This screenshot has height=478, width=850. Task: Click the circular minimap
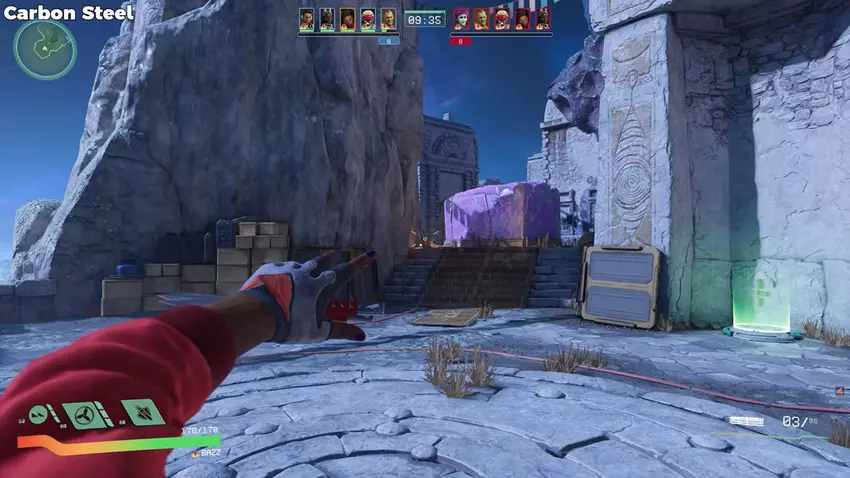point(45,49)
